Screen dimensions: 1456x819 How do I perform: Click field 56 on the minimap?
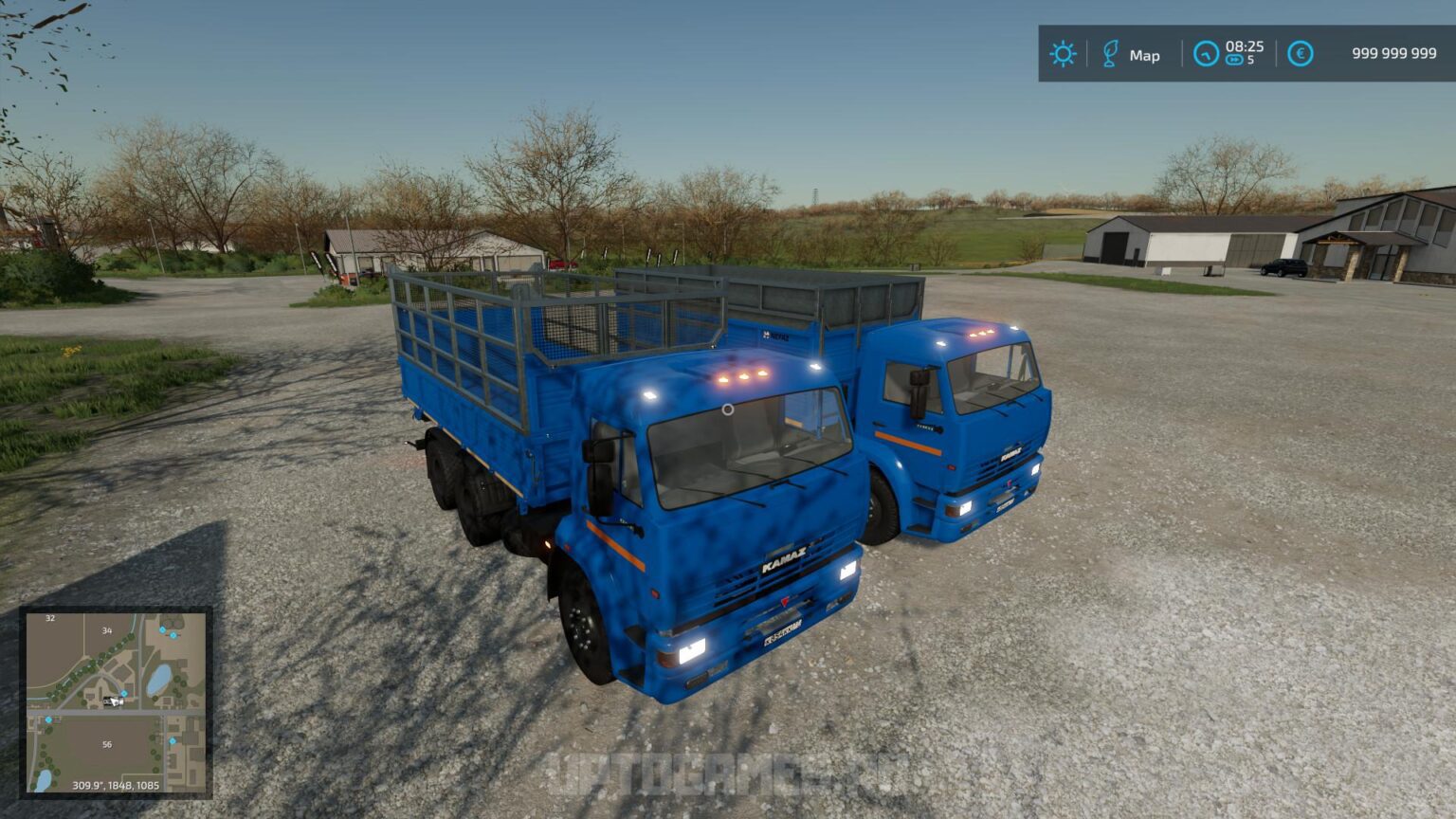tap(108, 744)
